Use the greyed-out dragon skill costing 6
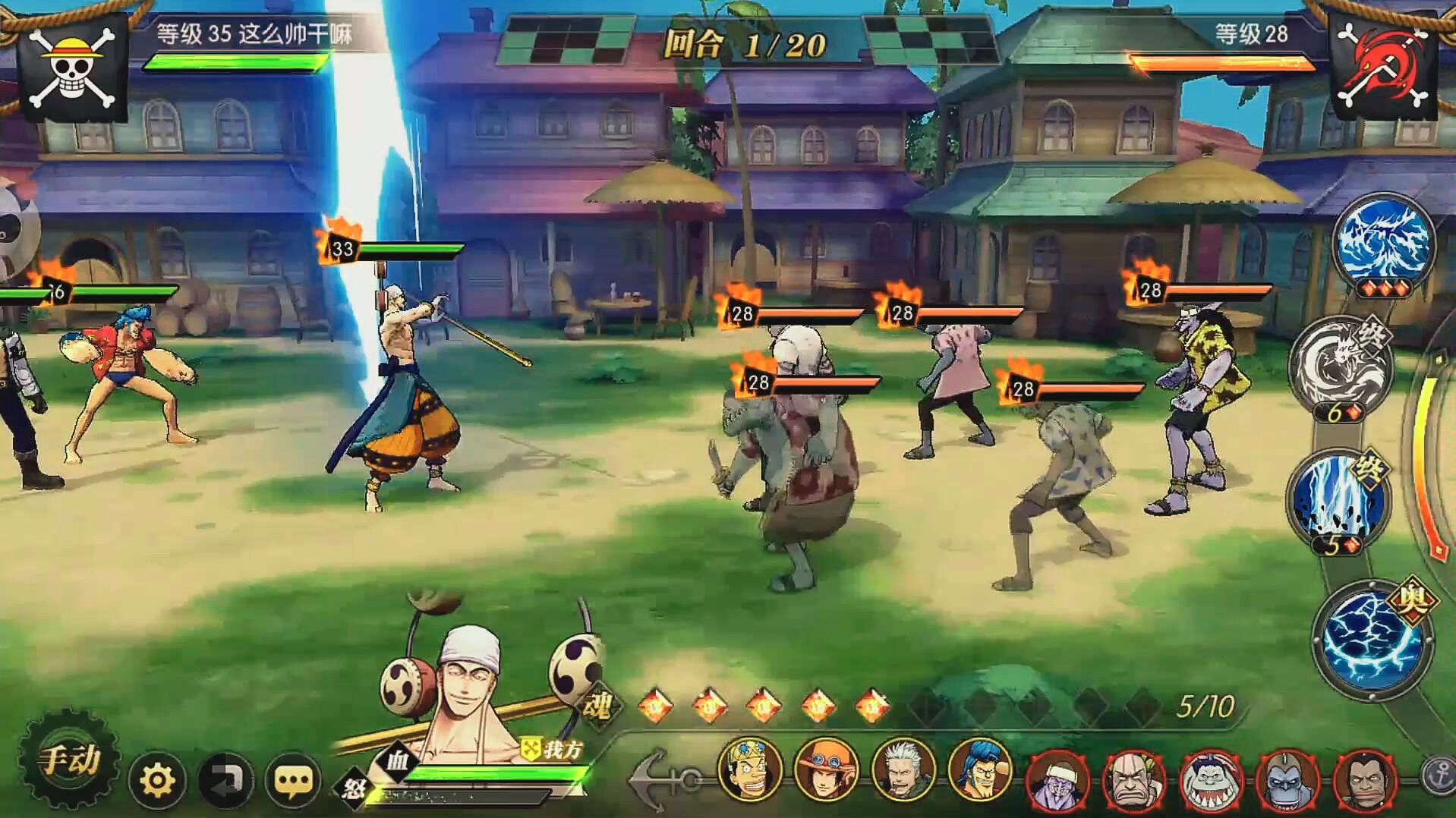The width and height of the screenshot is (1456, 818). [x=1340, y=366]
